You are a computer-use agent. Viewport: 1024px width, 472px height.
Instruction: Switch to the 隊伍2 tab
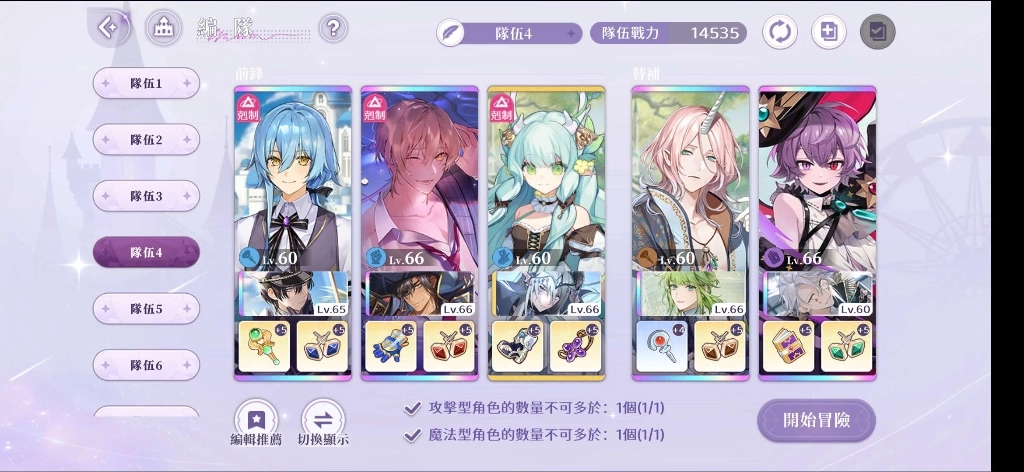point(146,140)
